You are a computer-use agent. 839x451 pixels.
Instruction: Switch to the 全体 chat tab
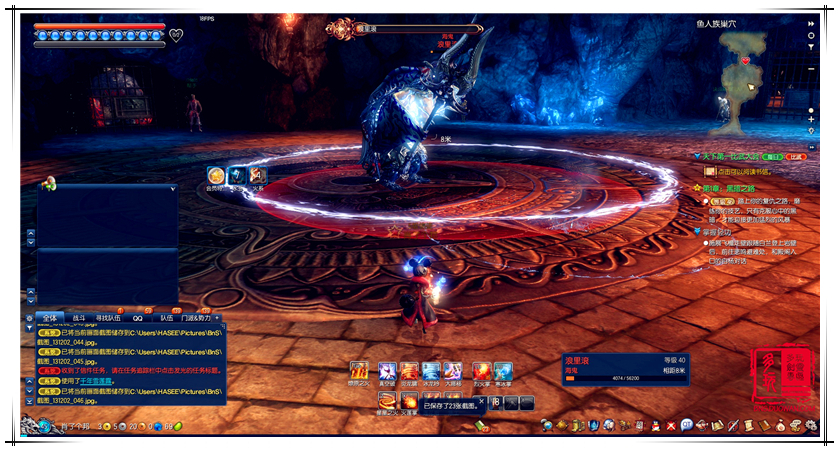[48, 318]
